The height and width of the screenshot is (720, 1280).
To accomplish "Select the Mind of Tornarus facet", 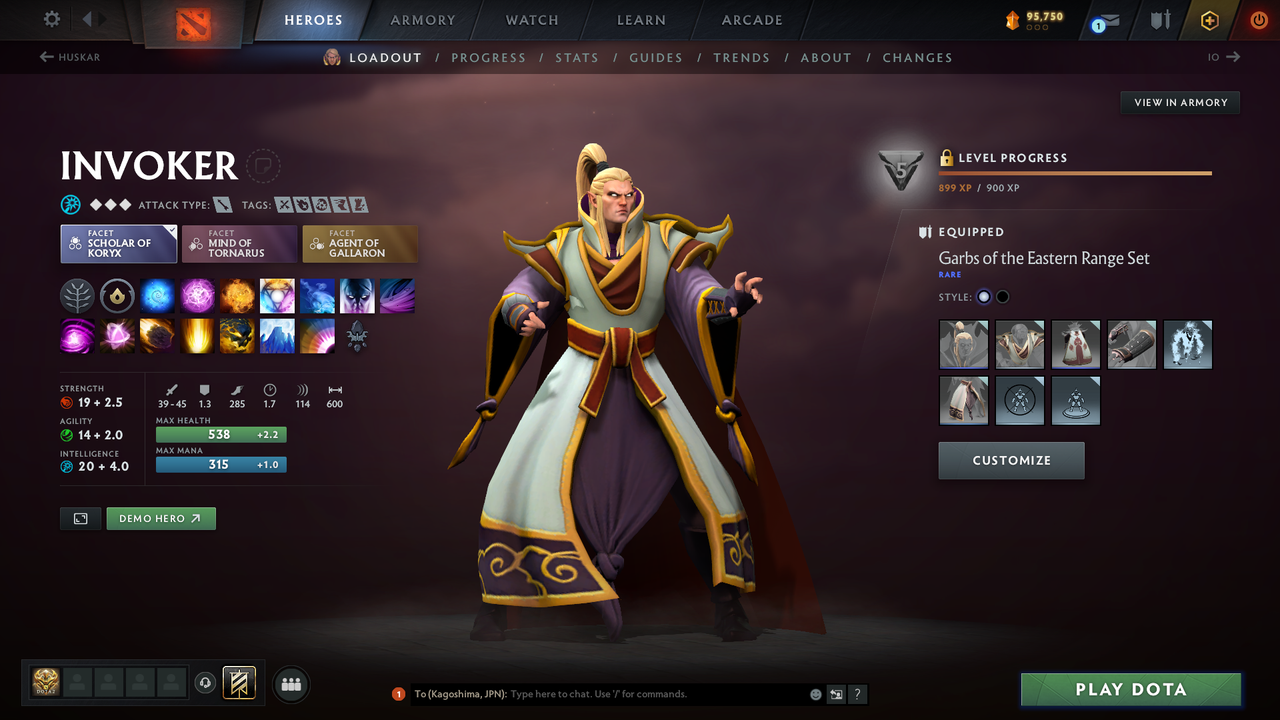I will coord(239,243).
